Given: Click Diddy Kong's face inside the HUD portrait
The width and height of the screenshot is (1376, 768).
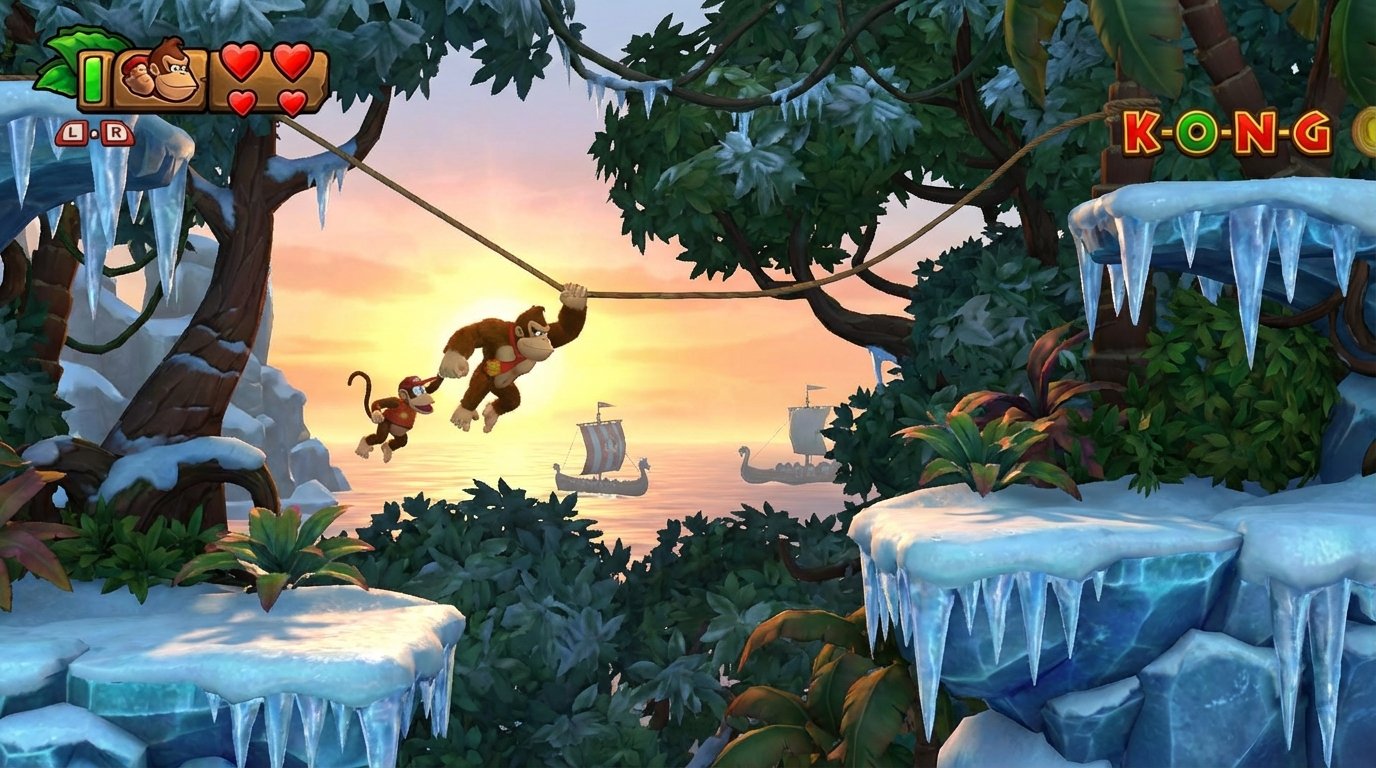Looking at the screenshot, I should click(x=139, y=77).
